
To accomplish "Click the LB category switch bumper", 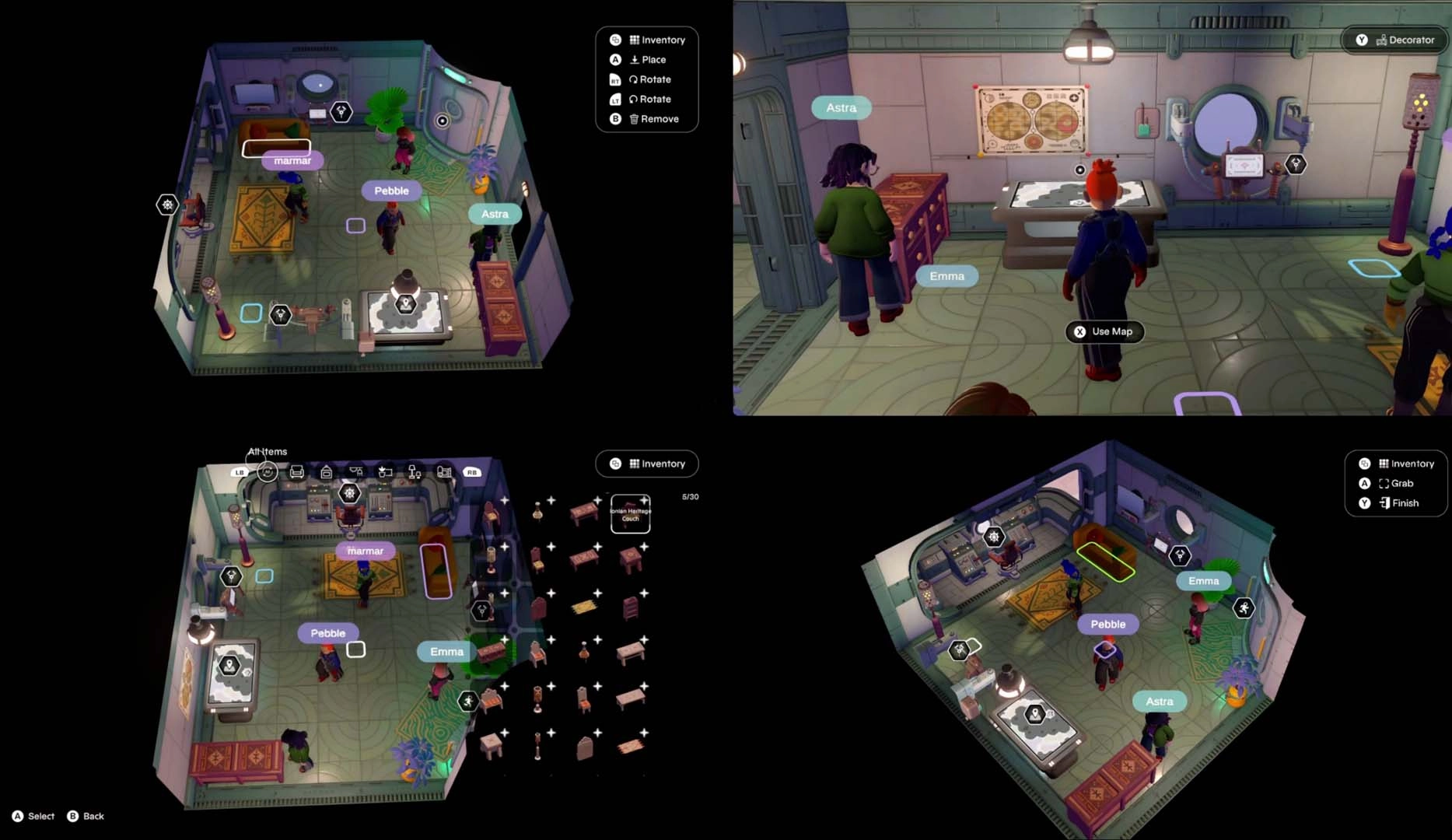I will pyautogui.click(x=240, y=471).
